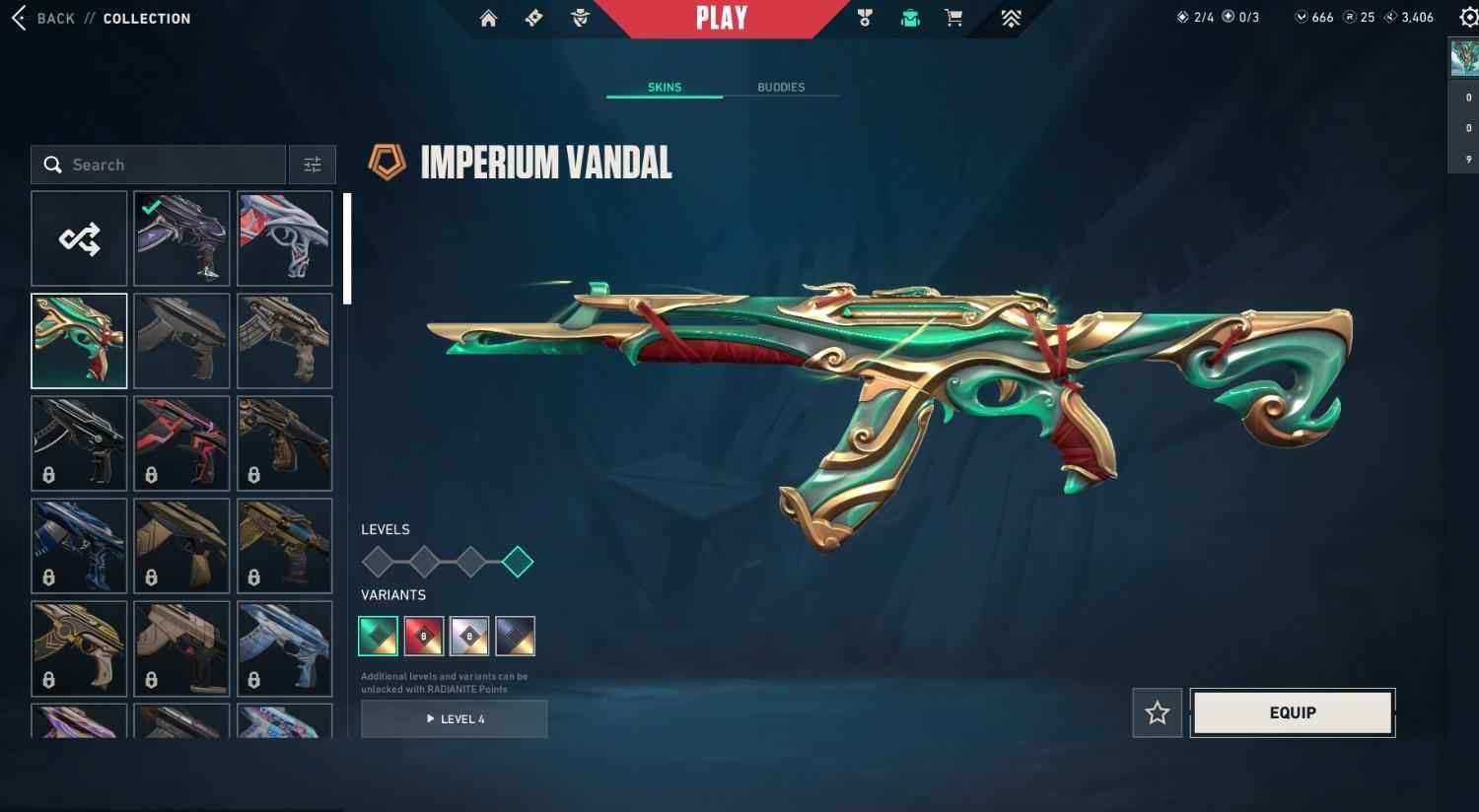
Task: Select the white locked variant swatch
Action: pos(469,636)
